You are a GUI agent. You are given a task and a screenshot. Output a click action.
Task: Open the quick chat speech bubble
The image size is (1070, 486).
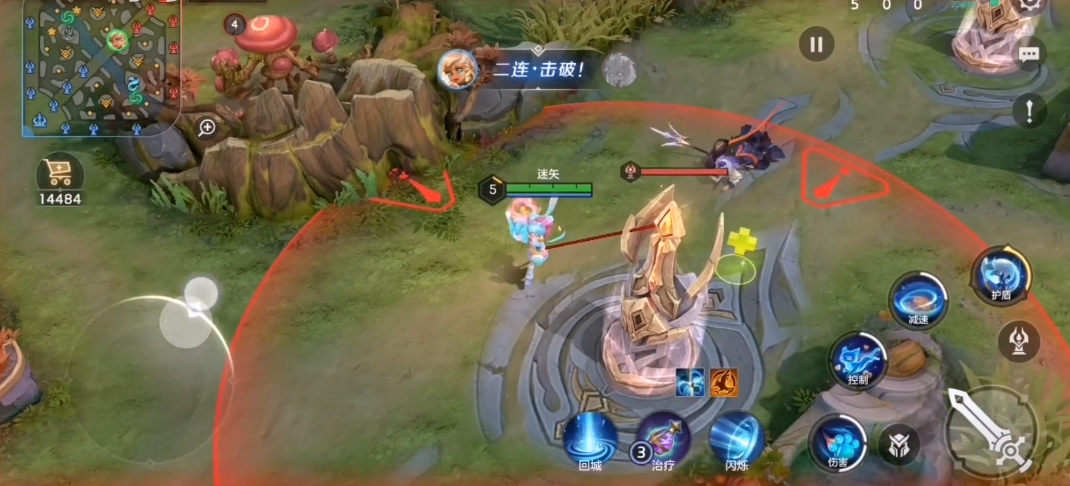tap(1029, 56)
